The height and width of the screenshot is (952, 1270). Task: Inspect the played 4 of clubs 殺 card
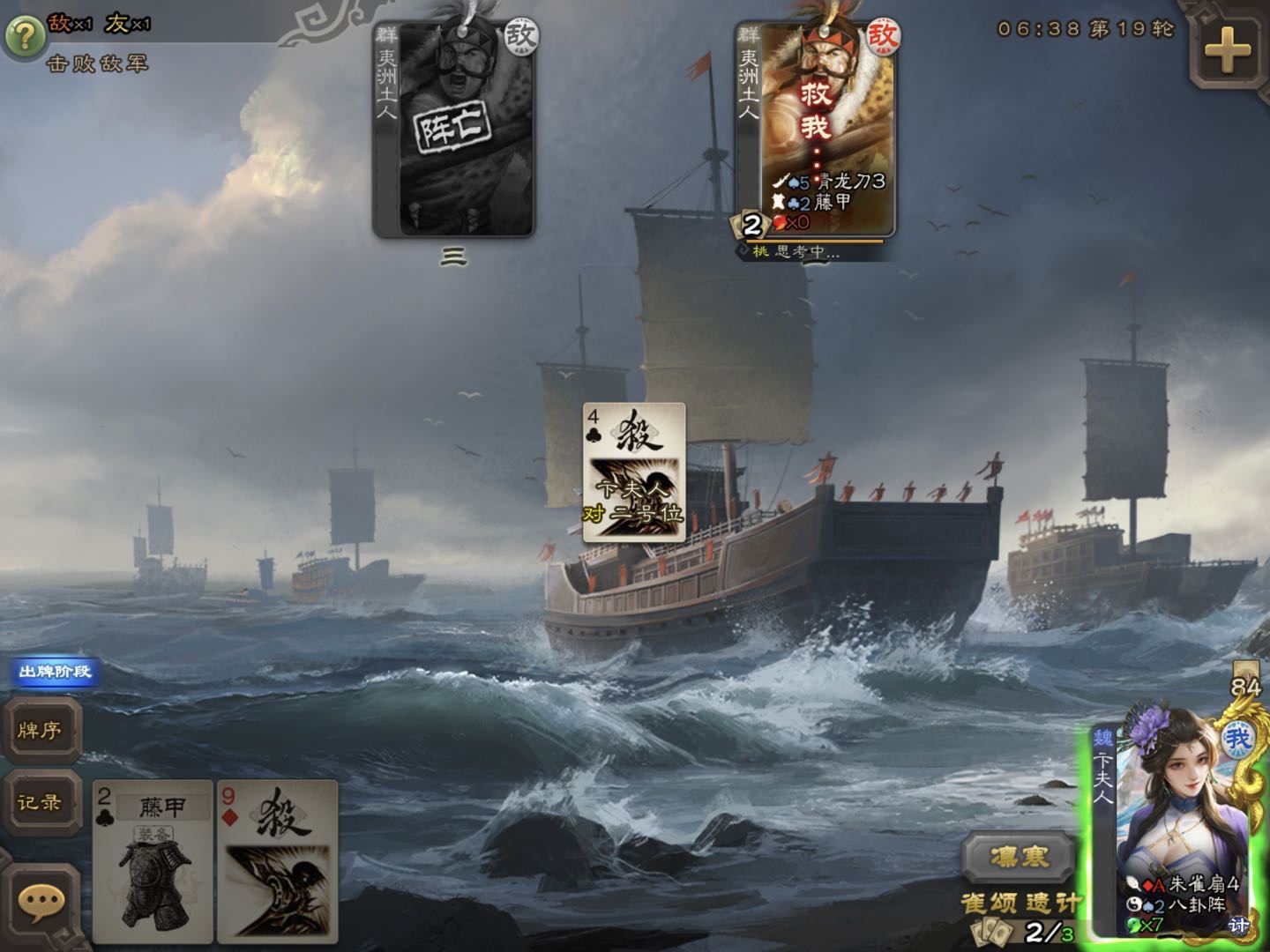(x=634, y=472)
